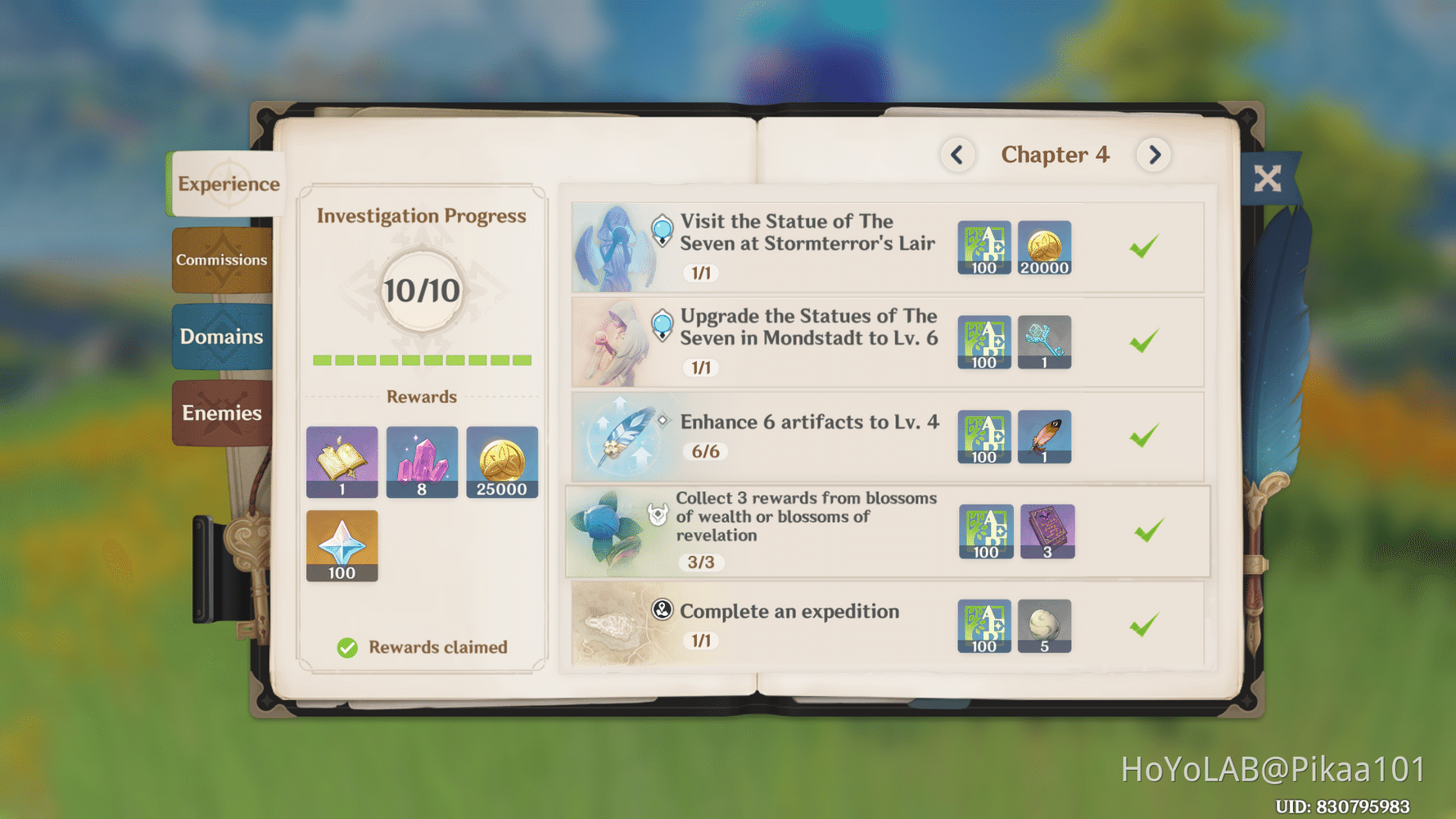The width and height of the screenshot is (1456, 819).
Task: Click the Primogem reward icon showing 100
Action: (x=341, y=546)
